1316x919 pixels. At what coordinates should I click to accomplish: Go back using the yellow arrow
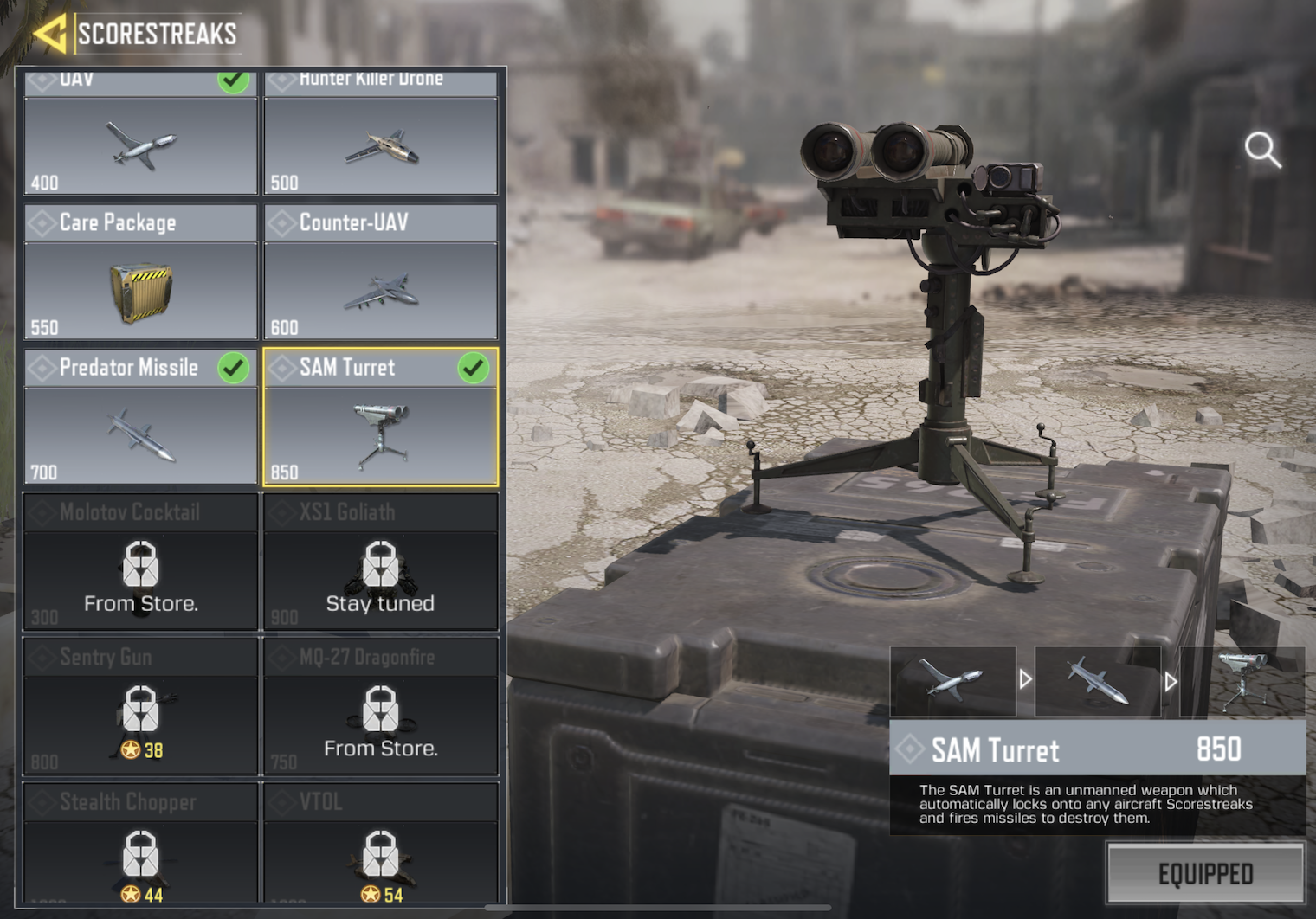(49, 35)
